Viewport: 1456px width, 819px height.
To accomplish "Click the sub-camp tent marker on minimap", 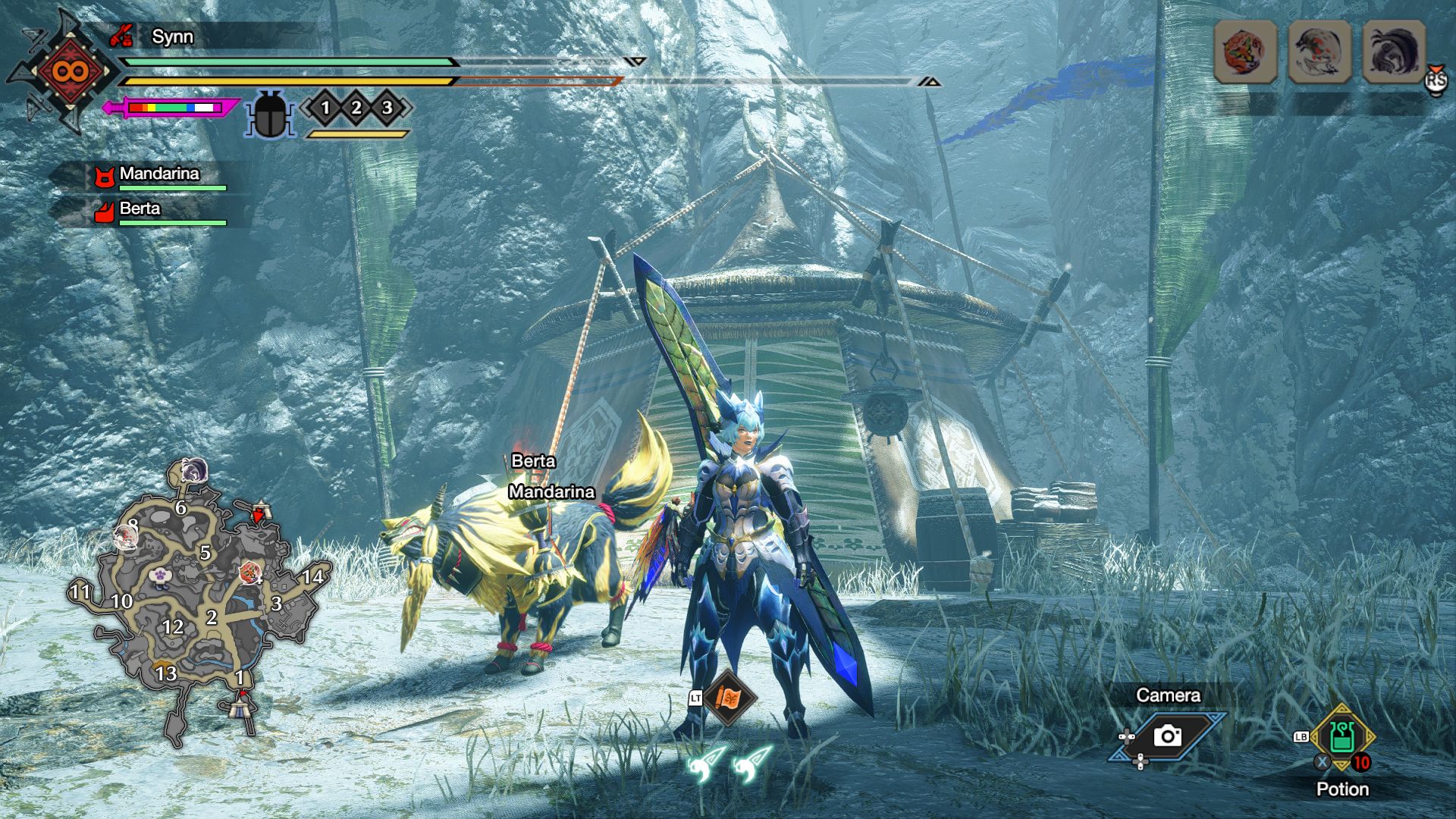I will click(x=260, y=510).
